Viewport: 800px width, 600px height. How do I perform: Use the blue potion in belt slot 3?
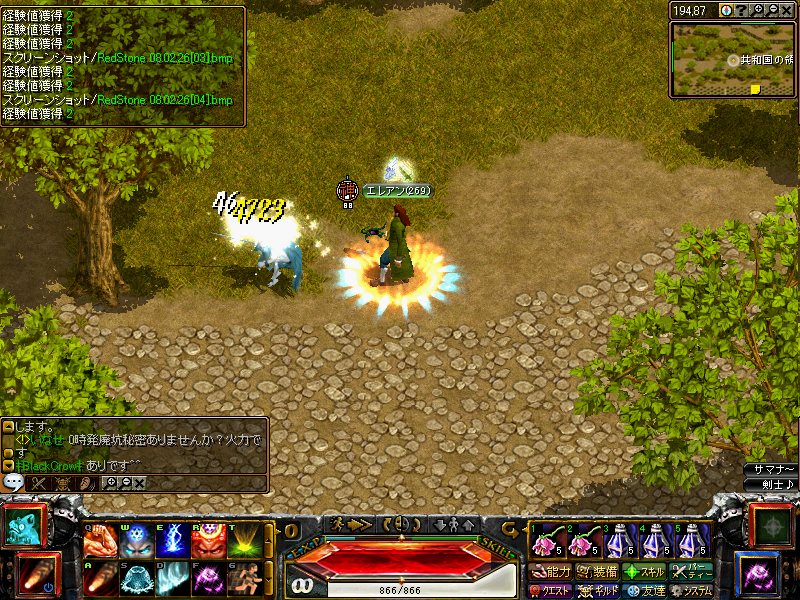point(618,543)
